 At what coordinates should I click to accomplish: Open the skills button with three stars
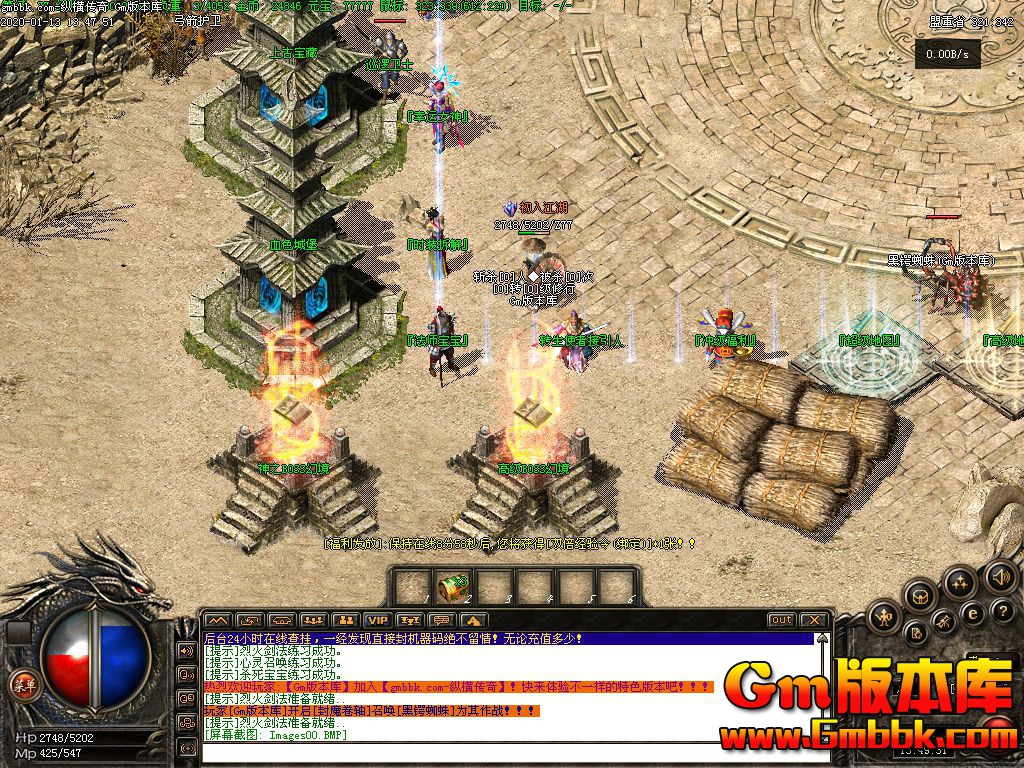pos(959,583)
